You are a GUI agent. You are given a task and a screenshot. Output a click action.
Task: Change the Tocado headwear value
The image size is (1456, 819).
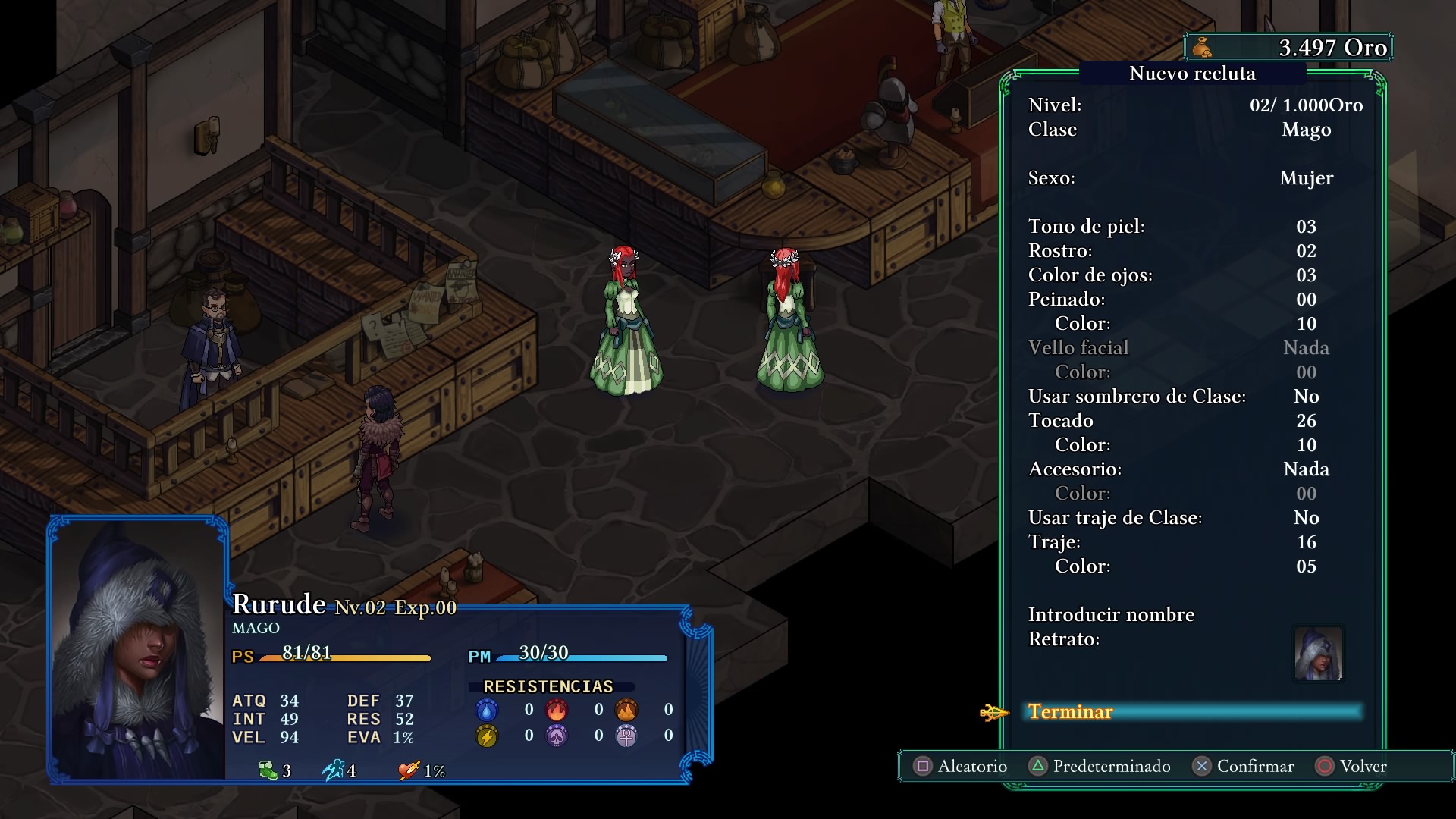click(1194, 421)
